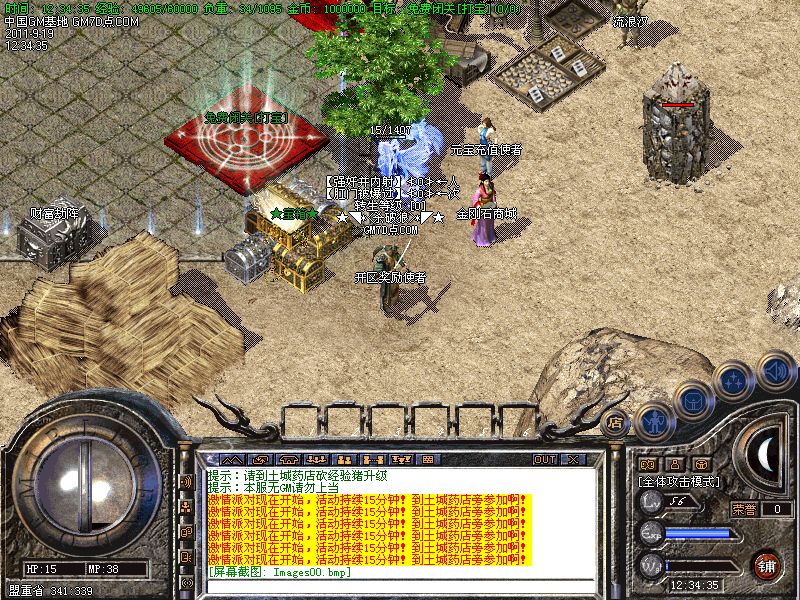The width and height of the screenshot is (800, 600).
Task: Click the 荣誉 honor label
Action: [x=744, y=509]
